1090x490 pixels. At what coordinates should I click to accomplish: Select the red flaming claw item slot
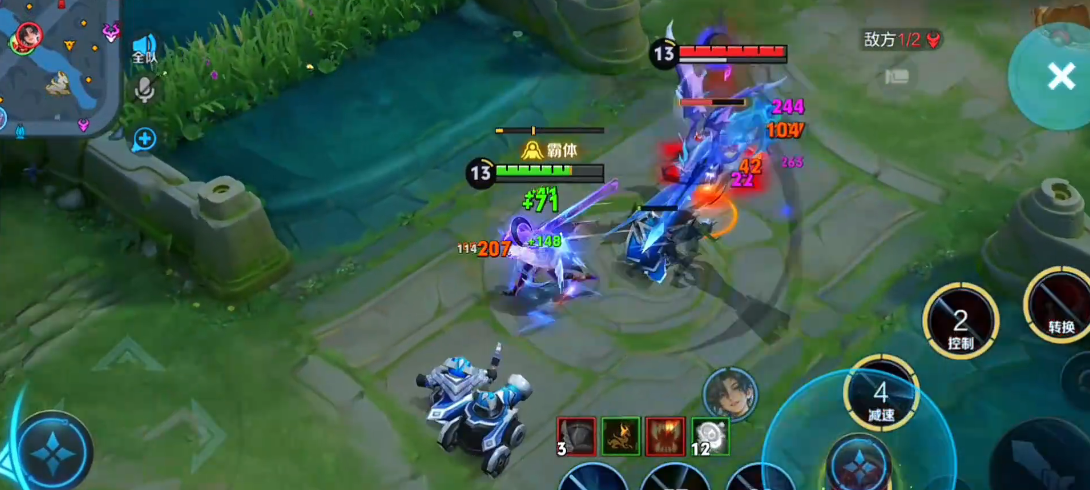pos(665,436)
